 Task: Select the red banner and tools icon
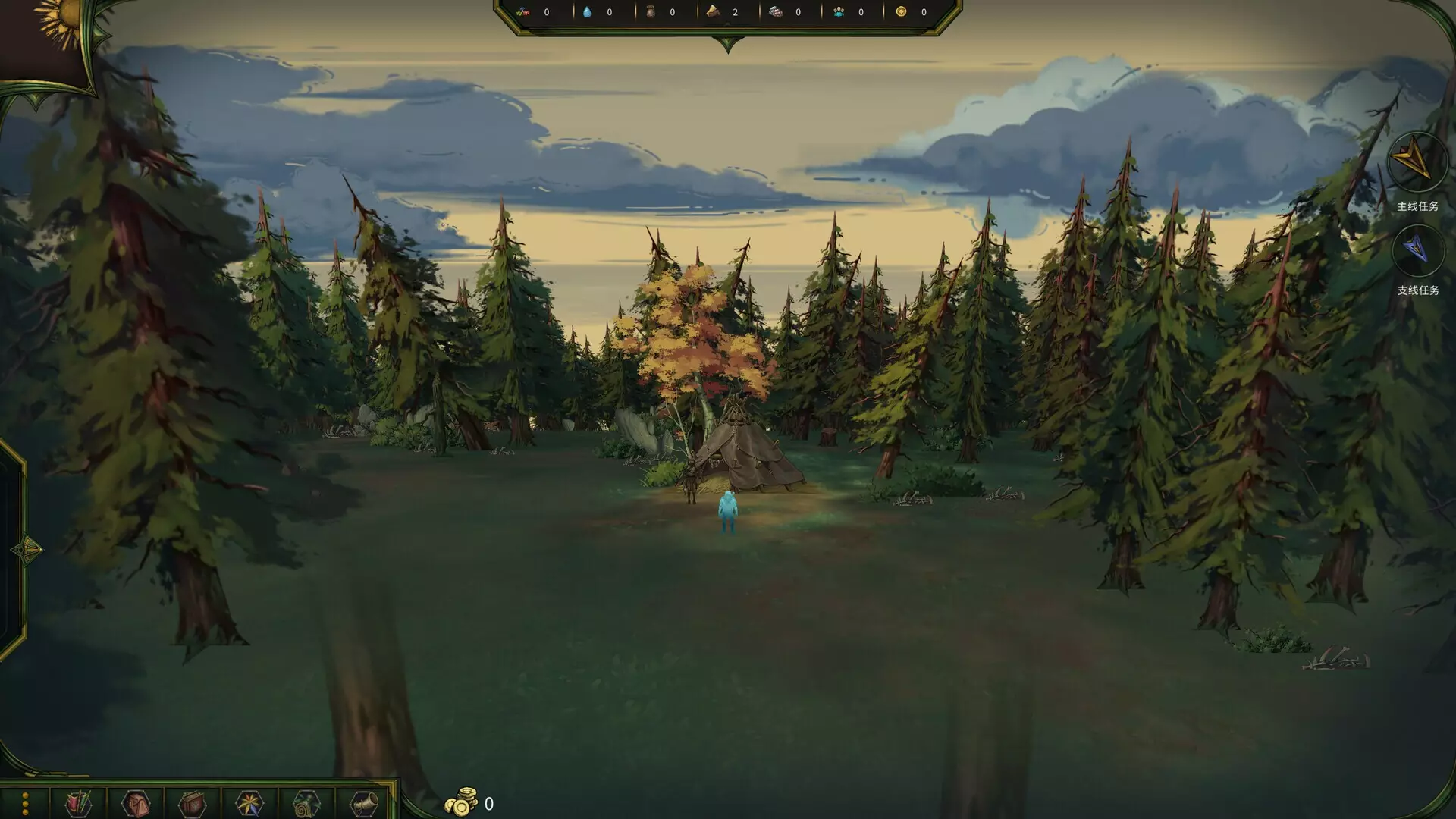(78, 803)
